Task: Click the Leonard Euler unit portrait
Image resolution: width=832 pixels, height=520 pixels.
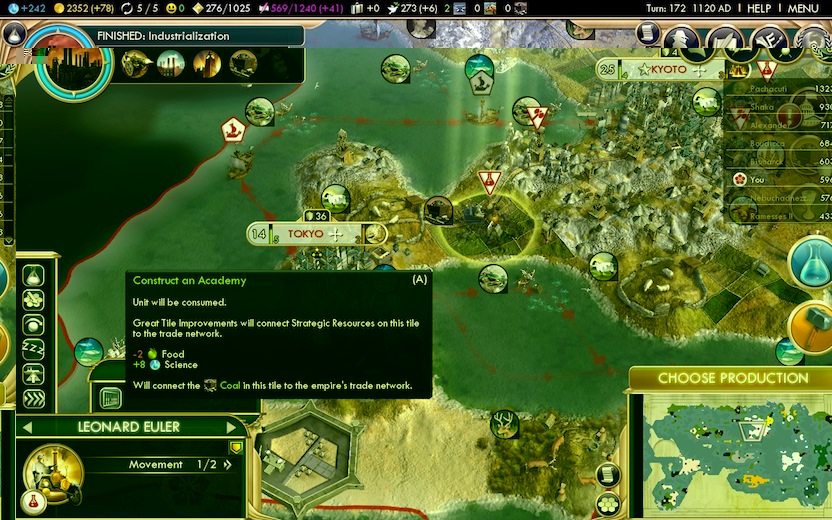Action: pyautogui.click(x=52, y=472)
